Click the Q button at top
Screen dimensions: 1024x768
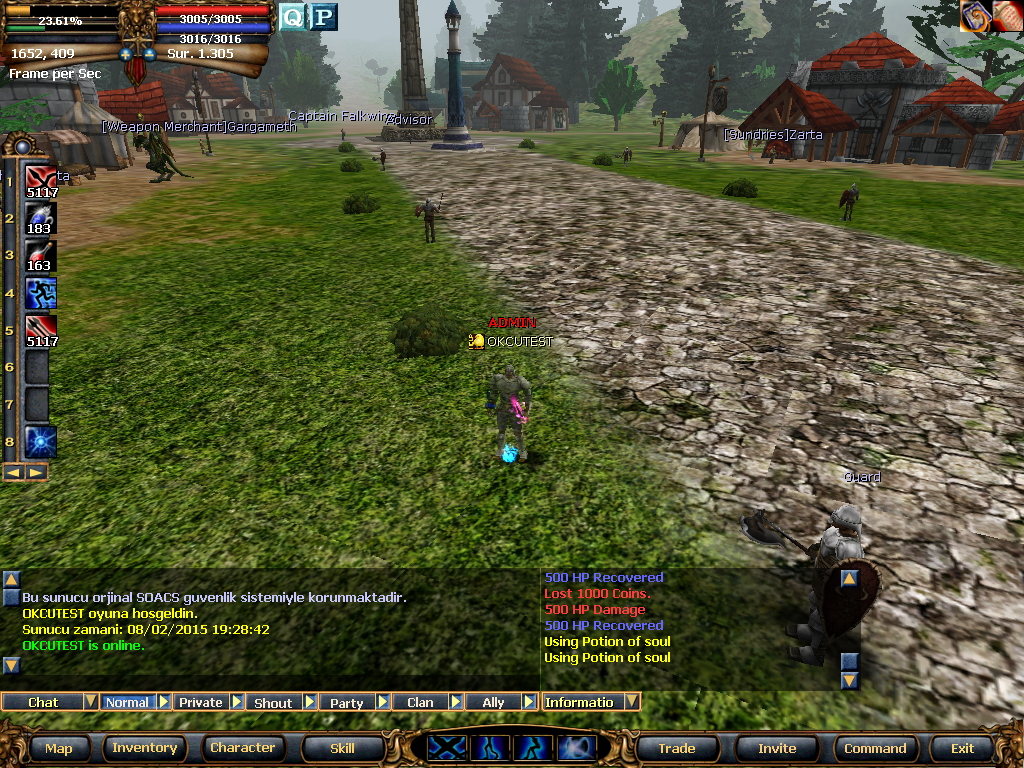click(x=291, y=16)
